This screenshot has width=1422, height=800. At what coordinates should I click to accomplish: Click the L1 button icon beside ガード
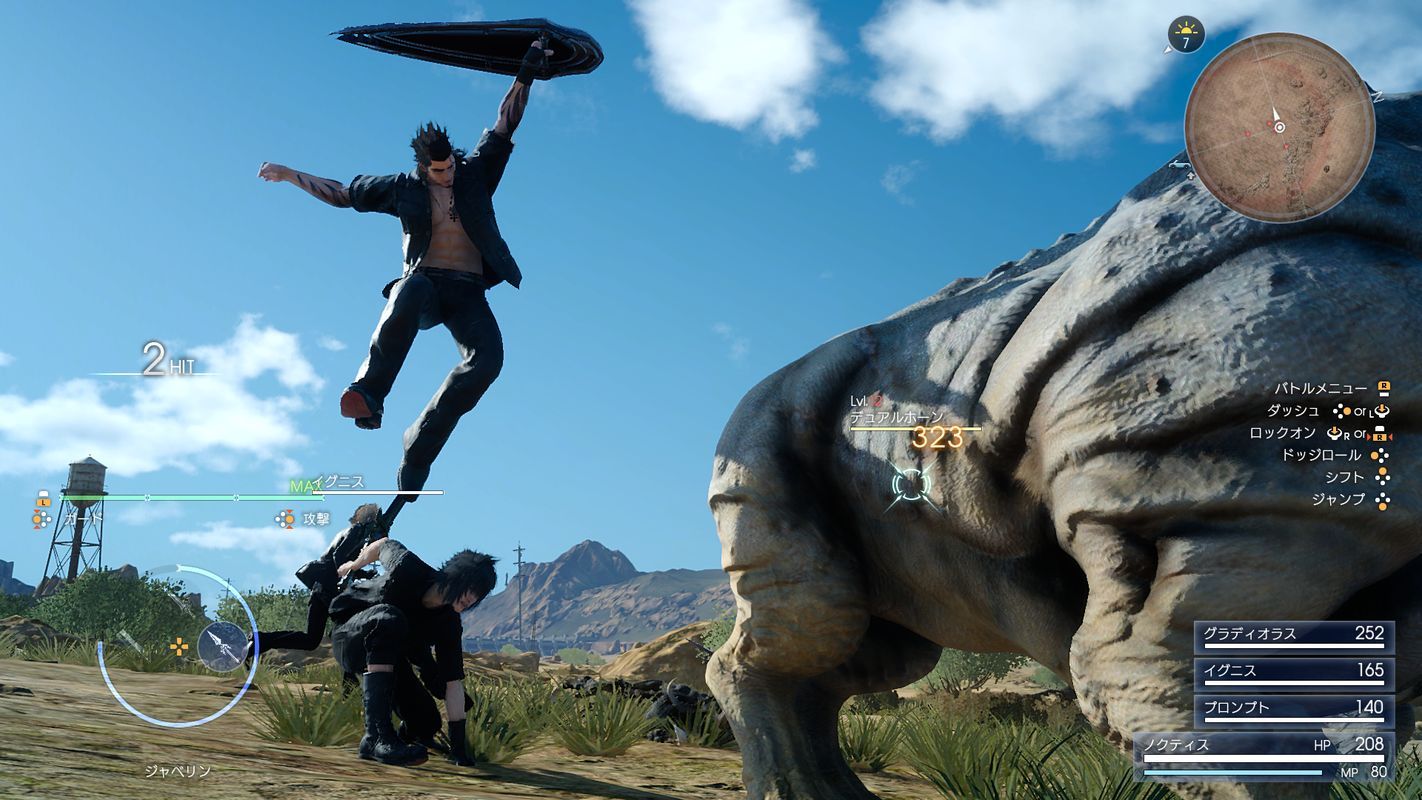44,501
